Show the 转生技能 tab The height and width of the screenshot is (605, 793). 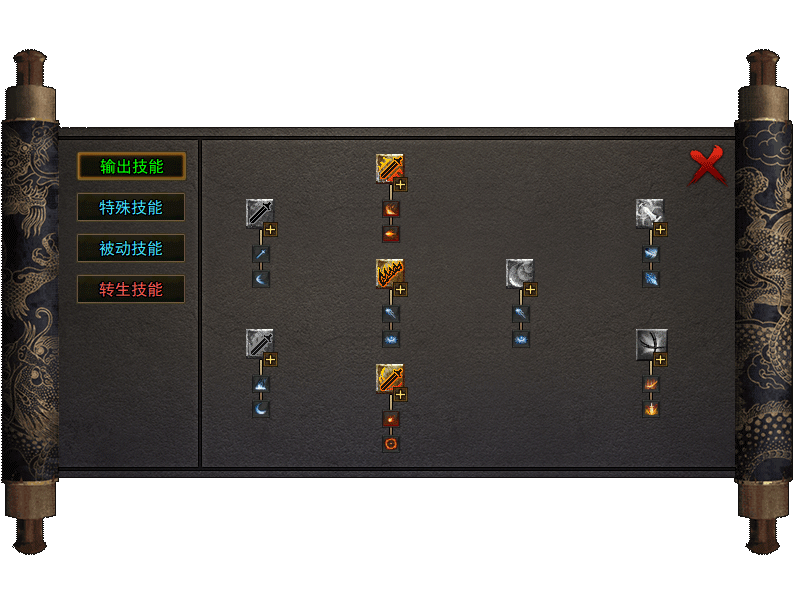click(131, 290)
